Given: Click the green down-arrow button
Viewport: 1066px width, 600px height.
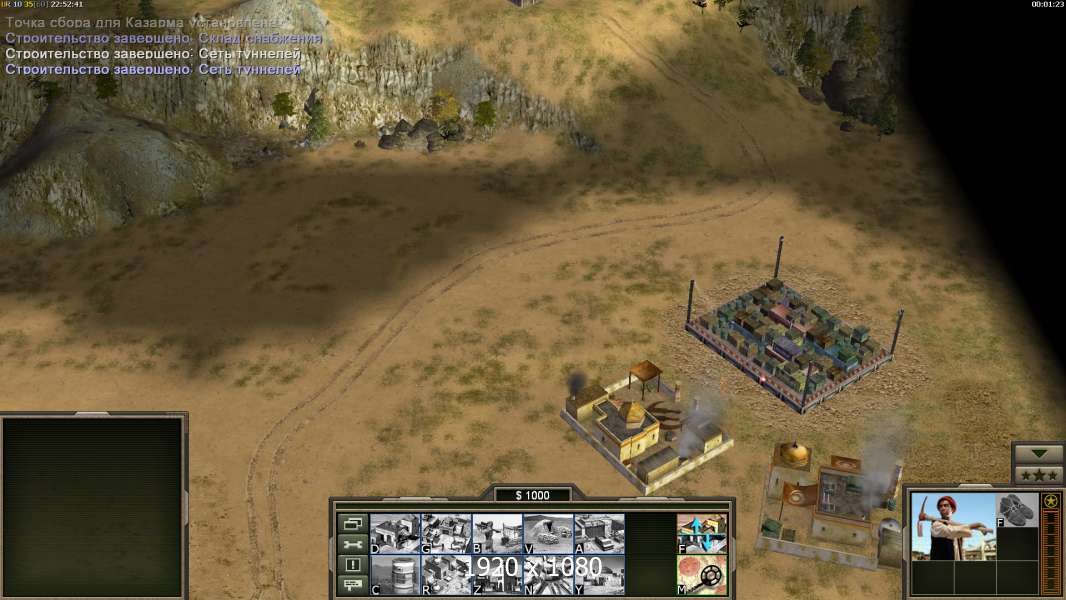Looking at the screenshot, I should coord(1037,453).
